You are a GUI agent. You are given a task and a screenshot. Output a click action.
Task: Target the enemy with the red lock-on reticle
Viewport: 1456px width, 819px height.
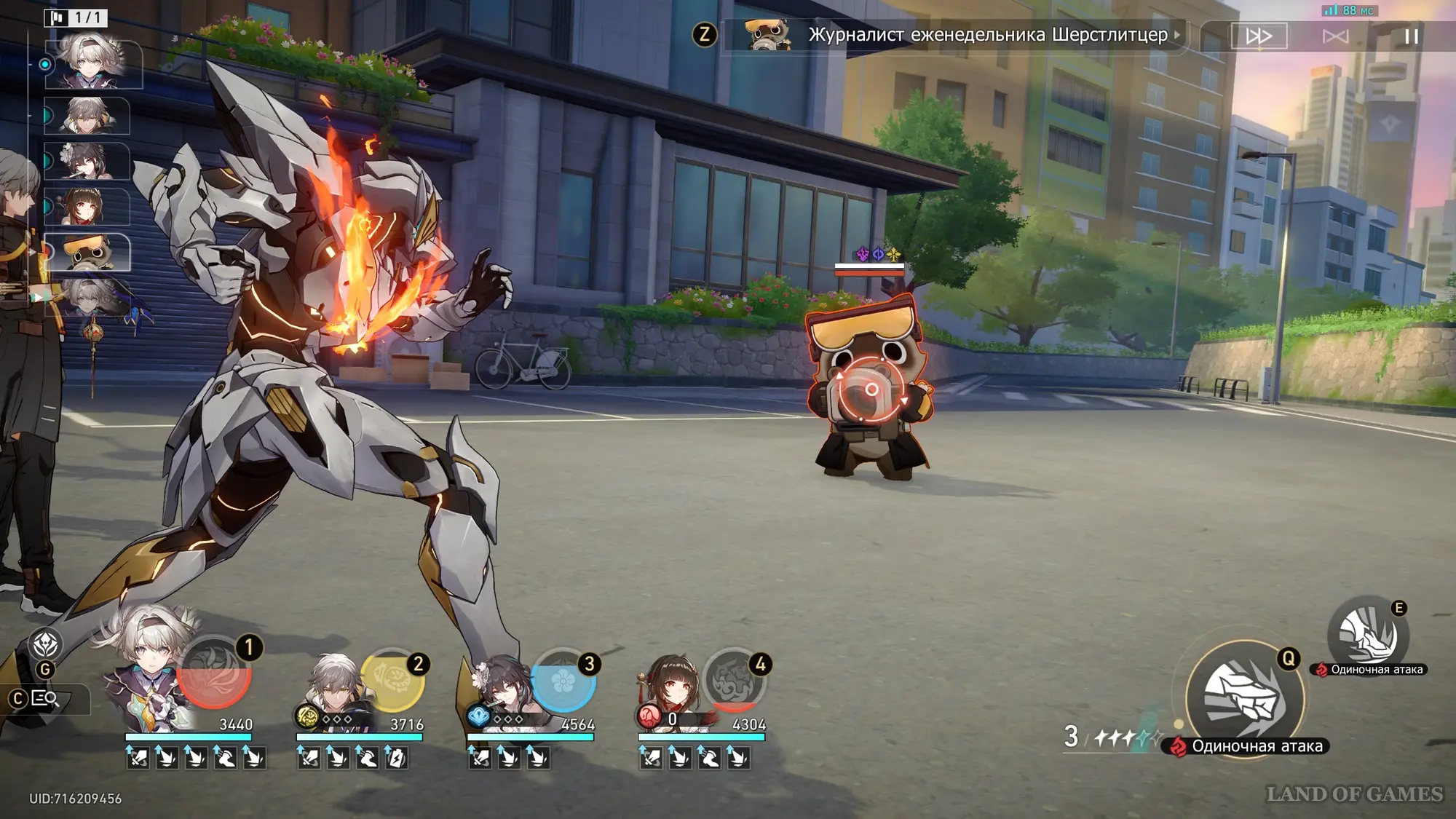tap(871, 389)
